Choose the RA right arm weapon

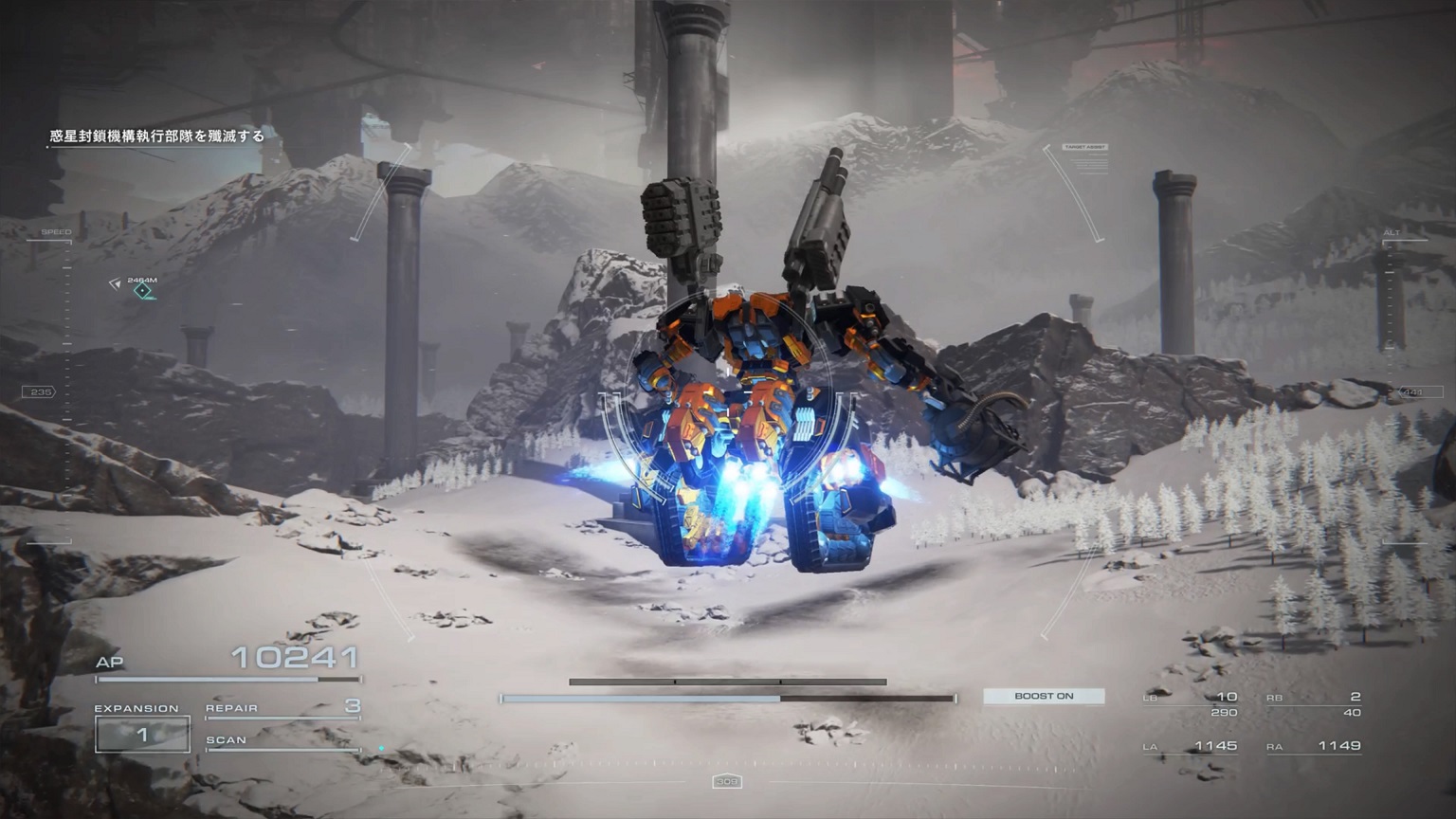(1315, 747)
